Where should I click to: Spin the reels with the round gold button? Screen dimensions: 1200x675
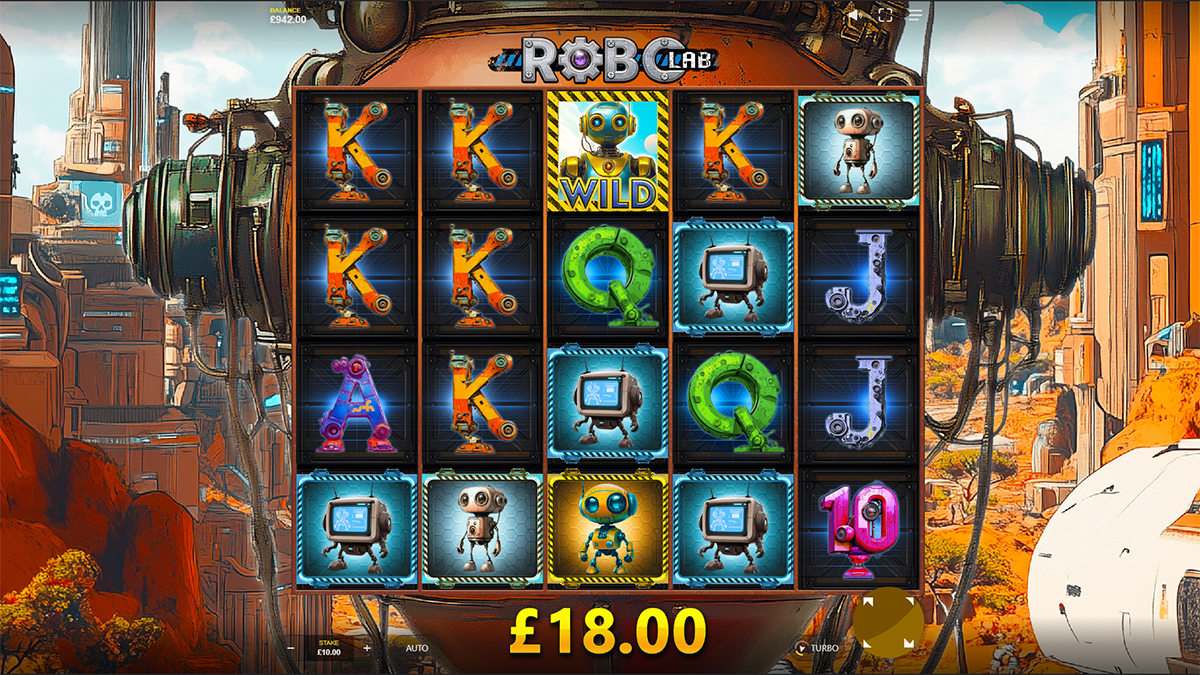pos(888,622)
